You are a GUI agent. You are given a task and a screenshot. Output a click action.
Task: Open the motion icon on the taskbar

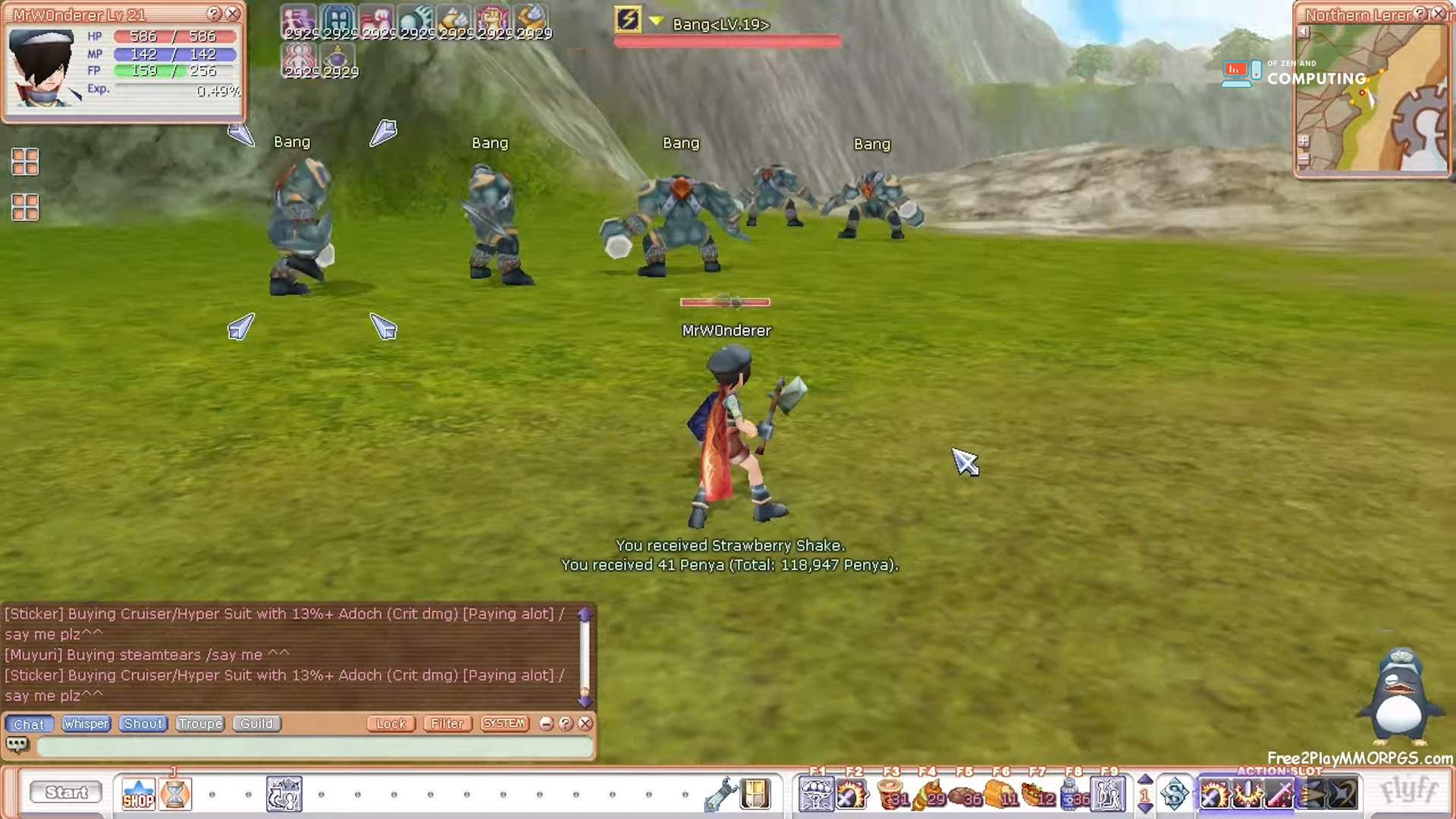284,793
